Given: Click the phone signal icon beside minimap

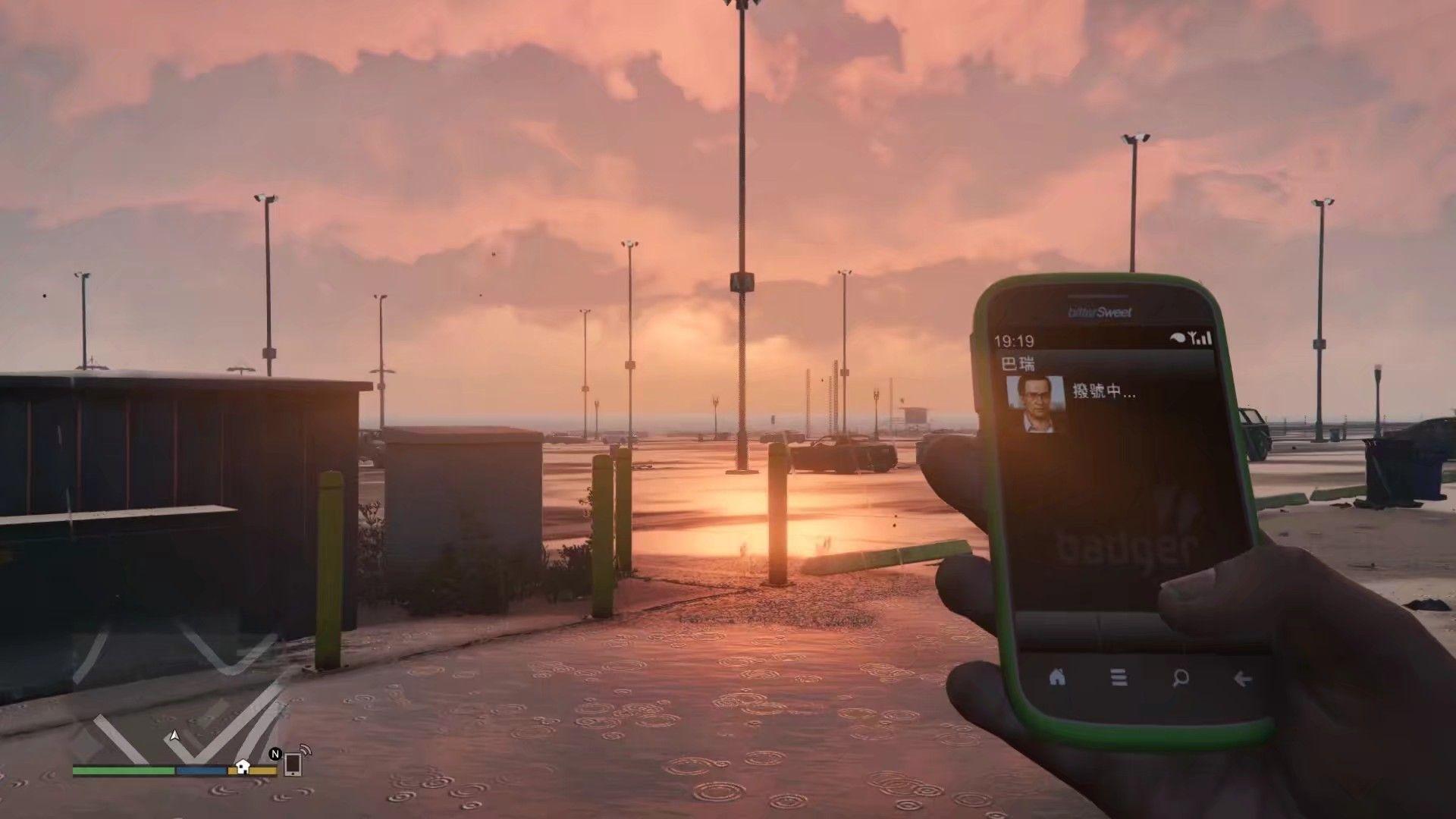Looking at the screenshot, I should pos(295,762).
